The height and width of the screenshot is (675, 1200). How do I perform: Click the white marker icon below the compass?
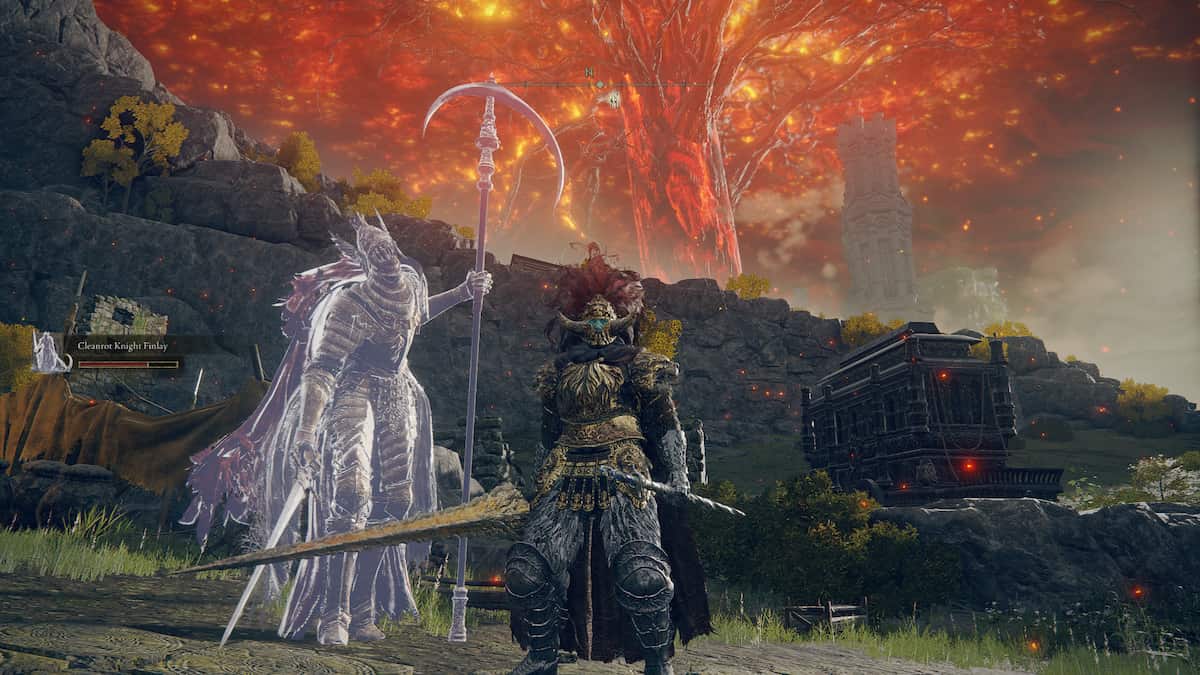(x=612, y=99)
